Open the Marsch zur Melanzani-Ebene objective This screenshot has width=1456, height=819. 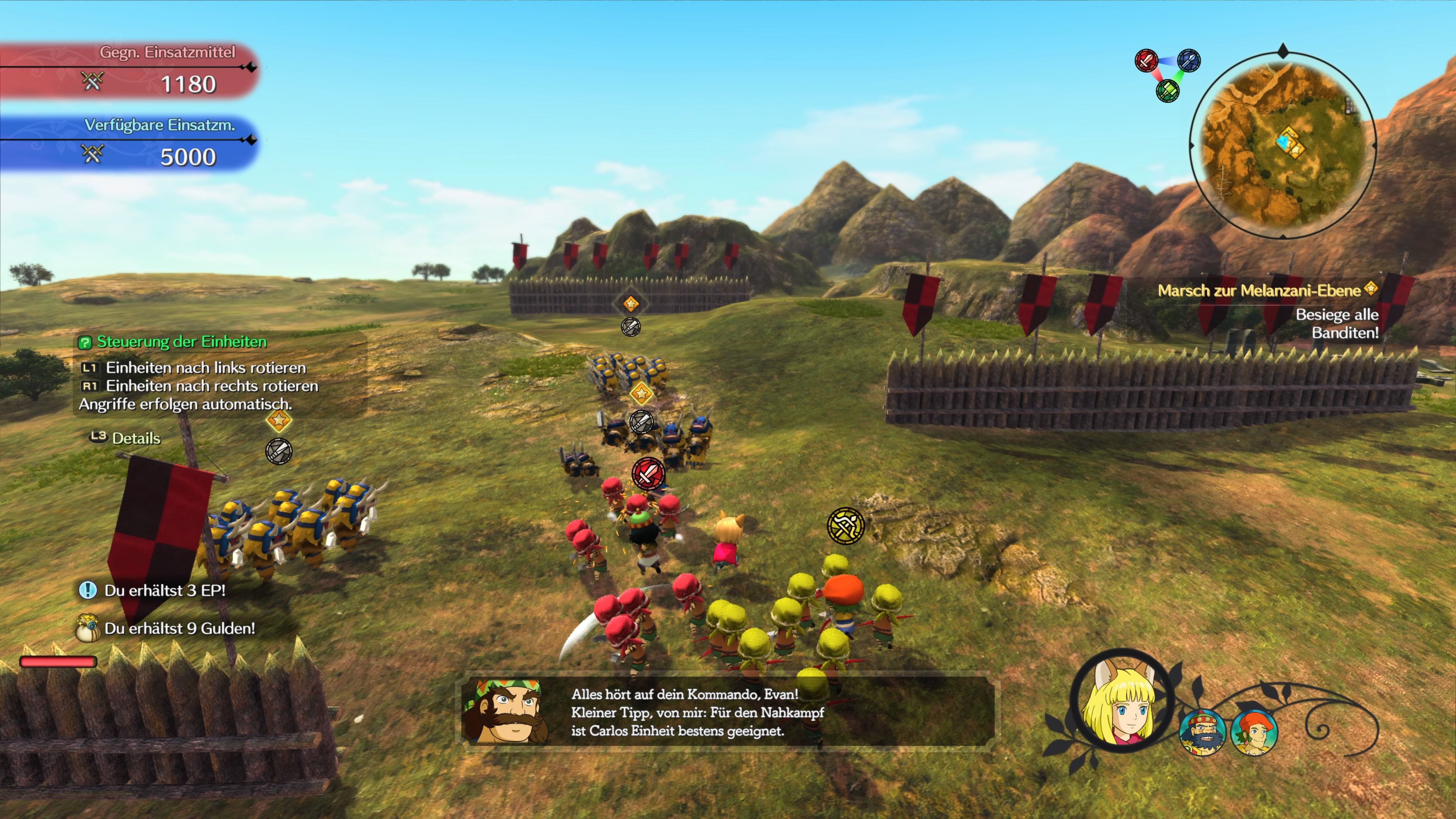(x=1259, y=290)
